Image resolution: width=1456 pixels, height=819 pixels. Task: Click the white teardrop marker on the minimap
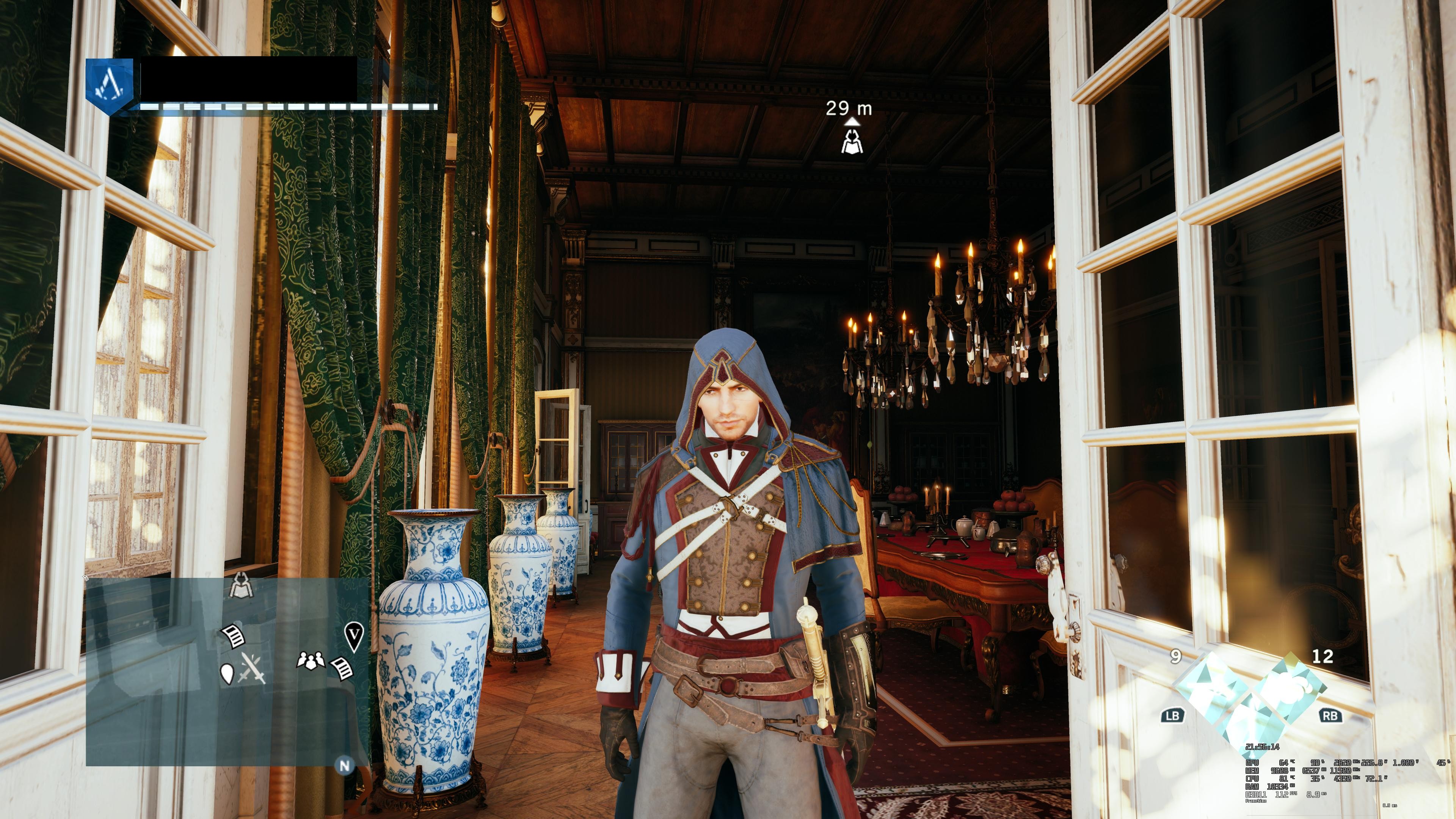(x=227, y=673)
